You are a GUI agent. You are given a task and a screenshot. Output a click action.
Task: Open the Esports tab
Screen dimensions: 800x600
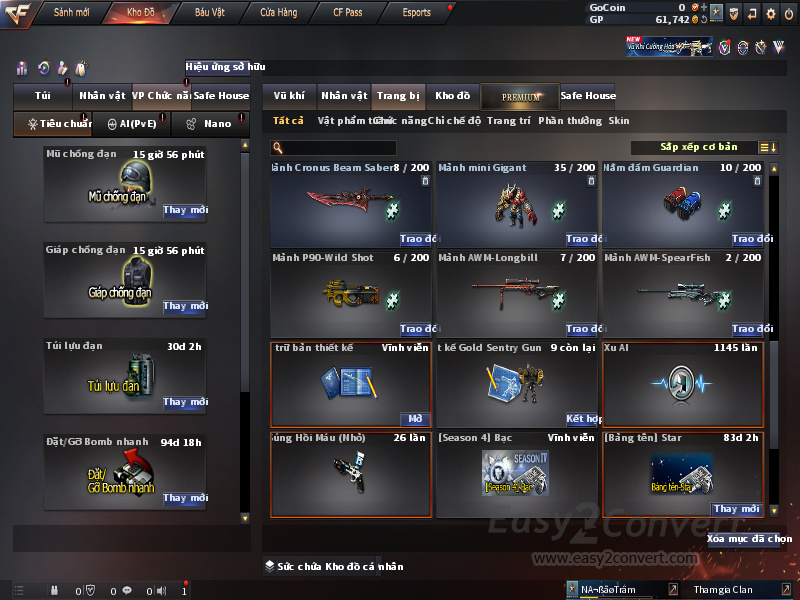(416, 13)
